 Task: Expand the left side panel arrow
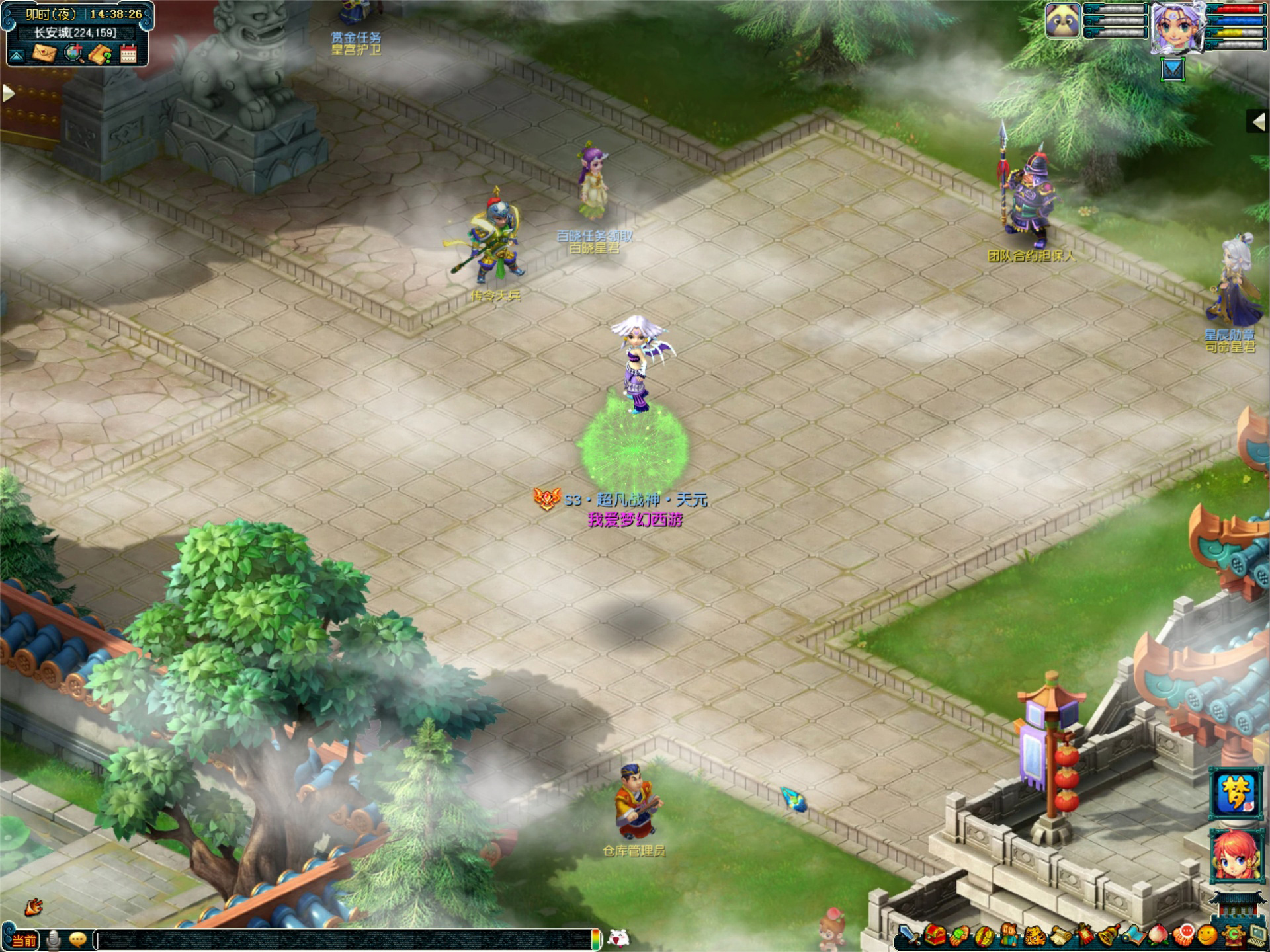8,93
